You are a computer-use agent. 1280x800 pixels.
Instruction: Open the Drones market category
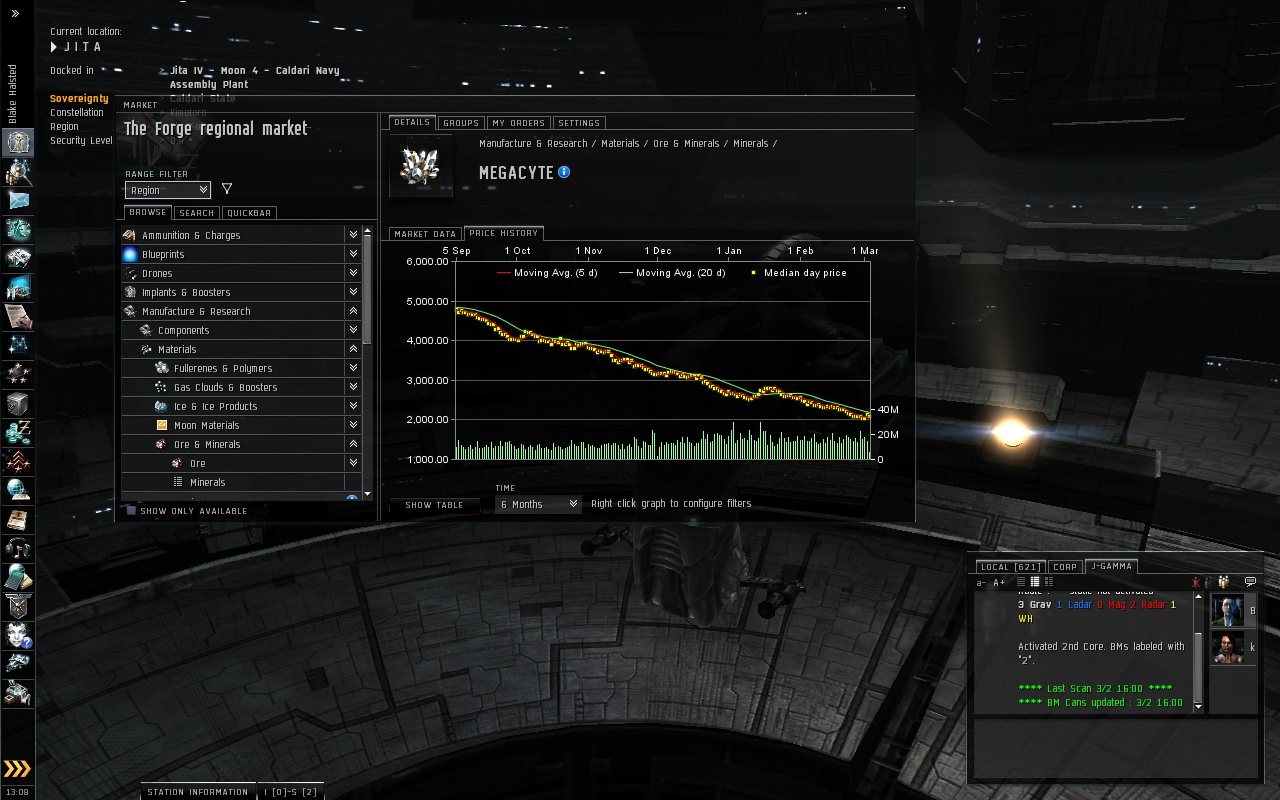(157, 274)
